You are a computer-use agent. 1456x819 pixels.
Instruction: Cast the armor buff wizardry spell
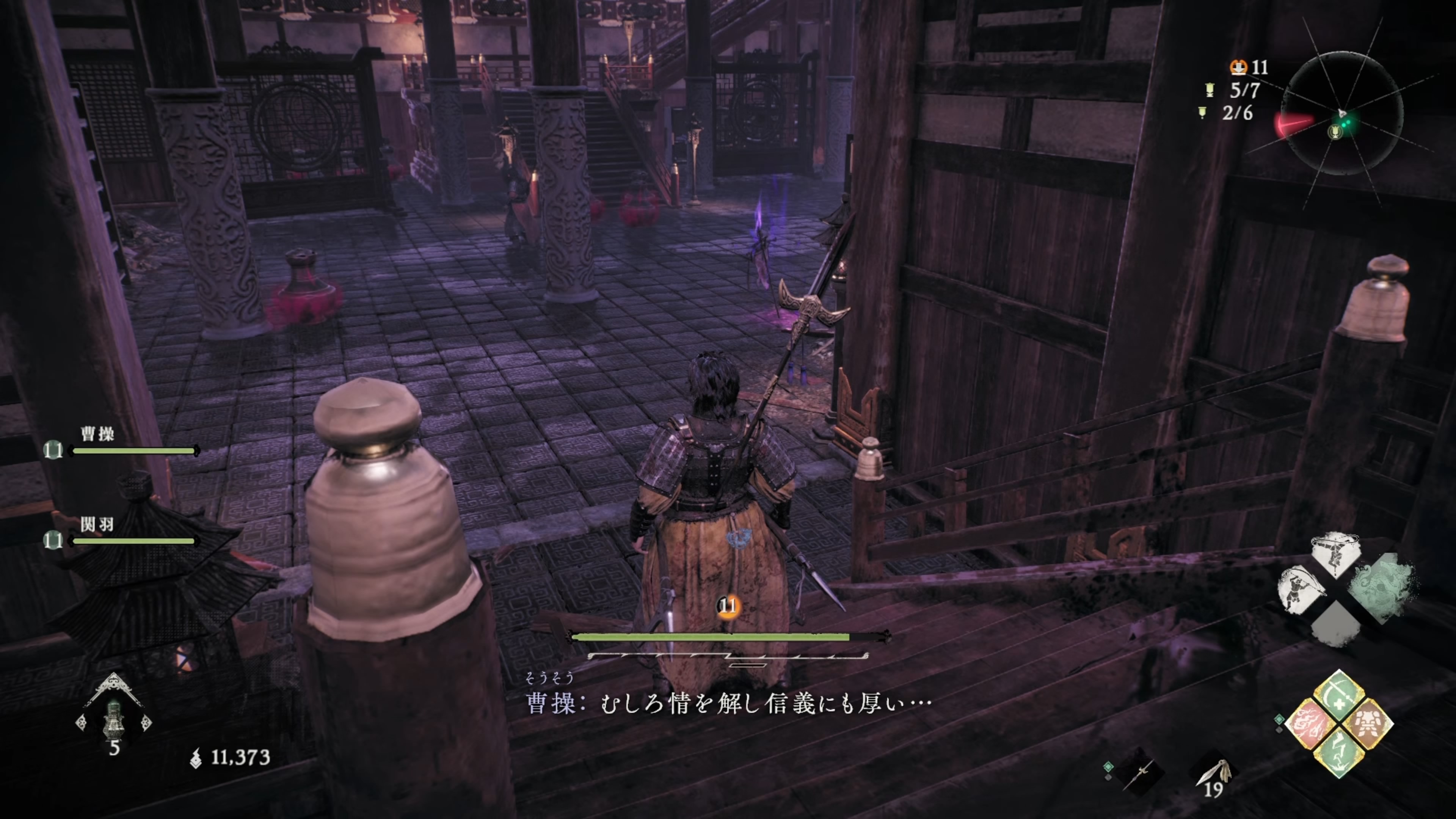[1368, 723]
